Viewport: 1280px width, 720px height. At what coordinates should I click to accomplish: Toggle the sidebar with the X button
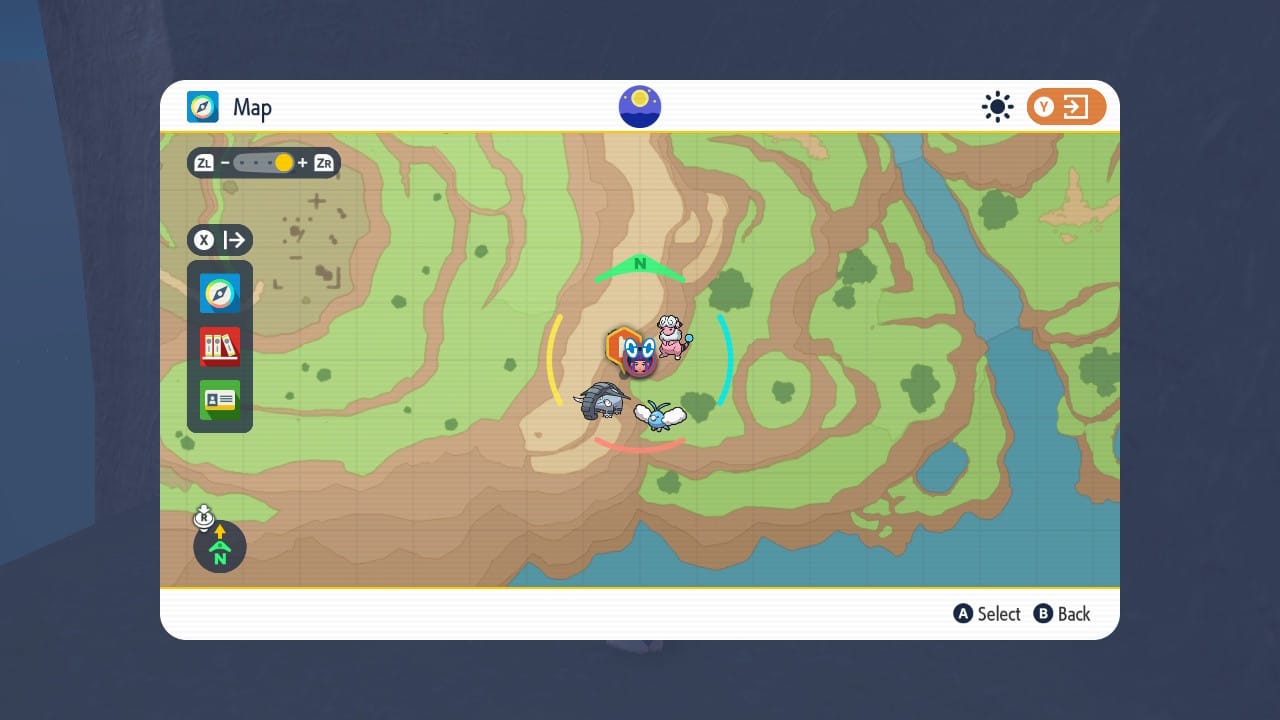click(x=204, y=240)
